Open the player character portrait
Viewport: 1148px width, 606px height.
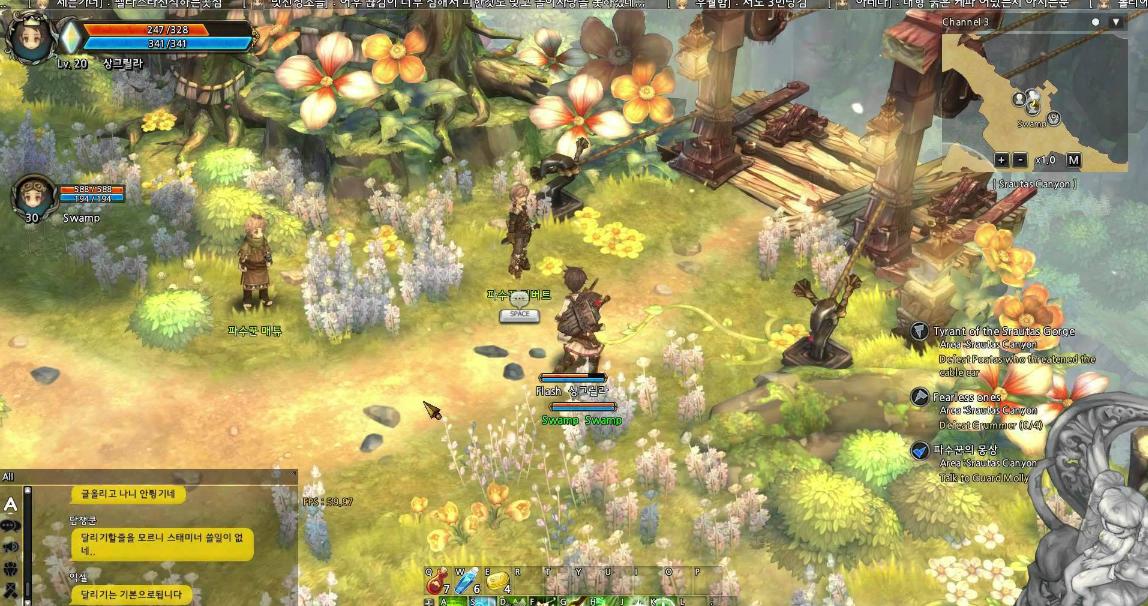click(x=30, y=37)
